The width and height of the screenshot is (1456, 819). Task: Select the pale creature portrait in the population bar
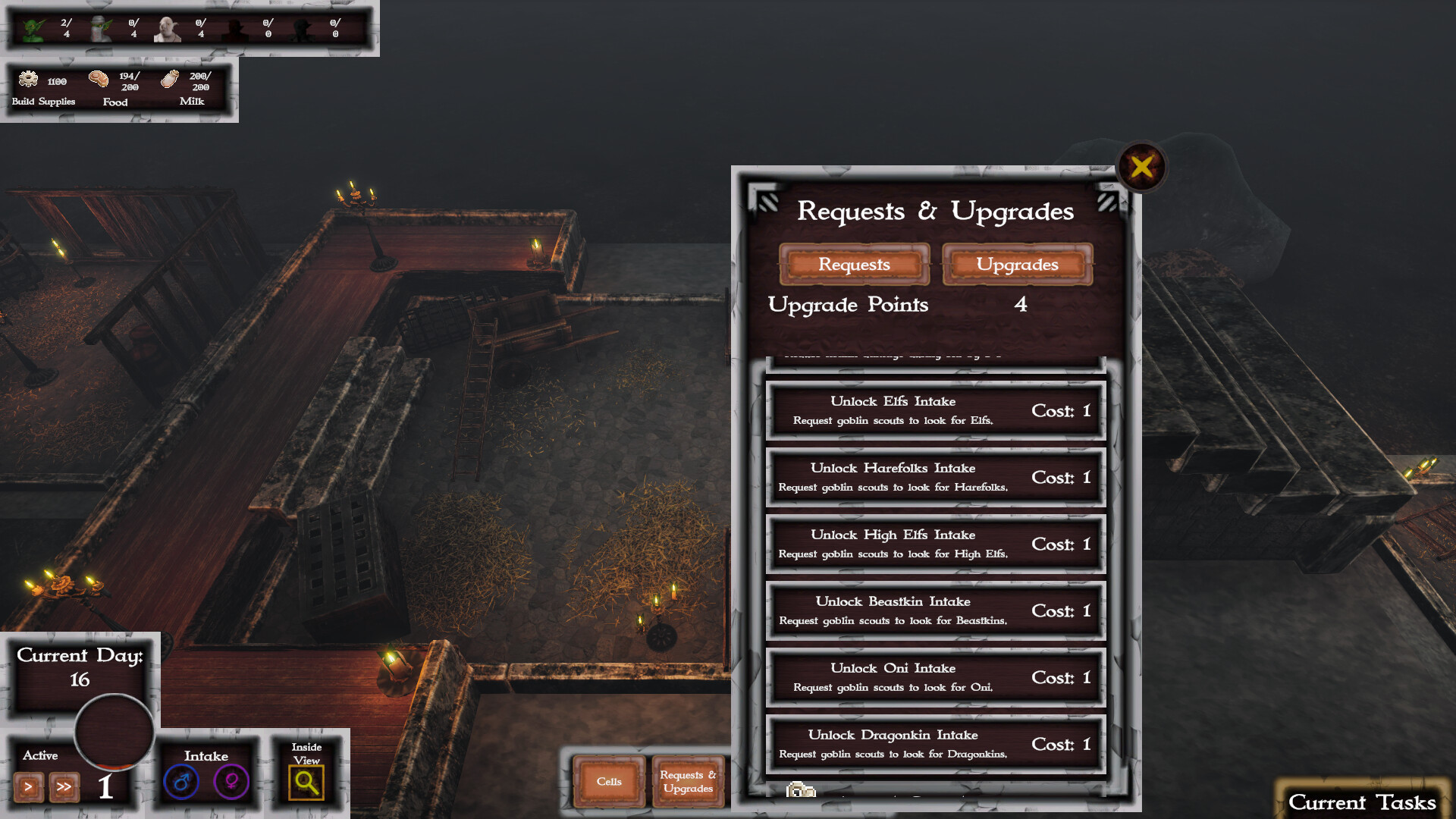(168, 27)
